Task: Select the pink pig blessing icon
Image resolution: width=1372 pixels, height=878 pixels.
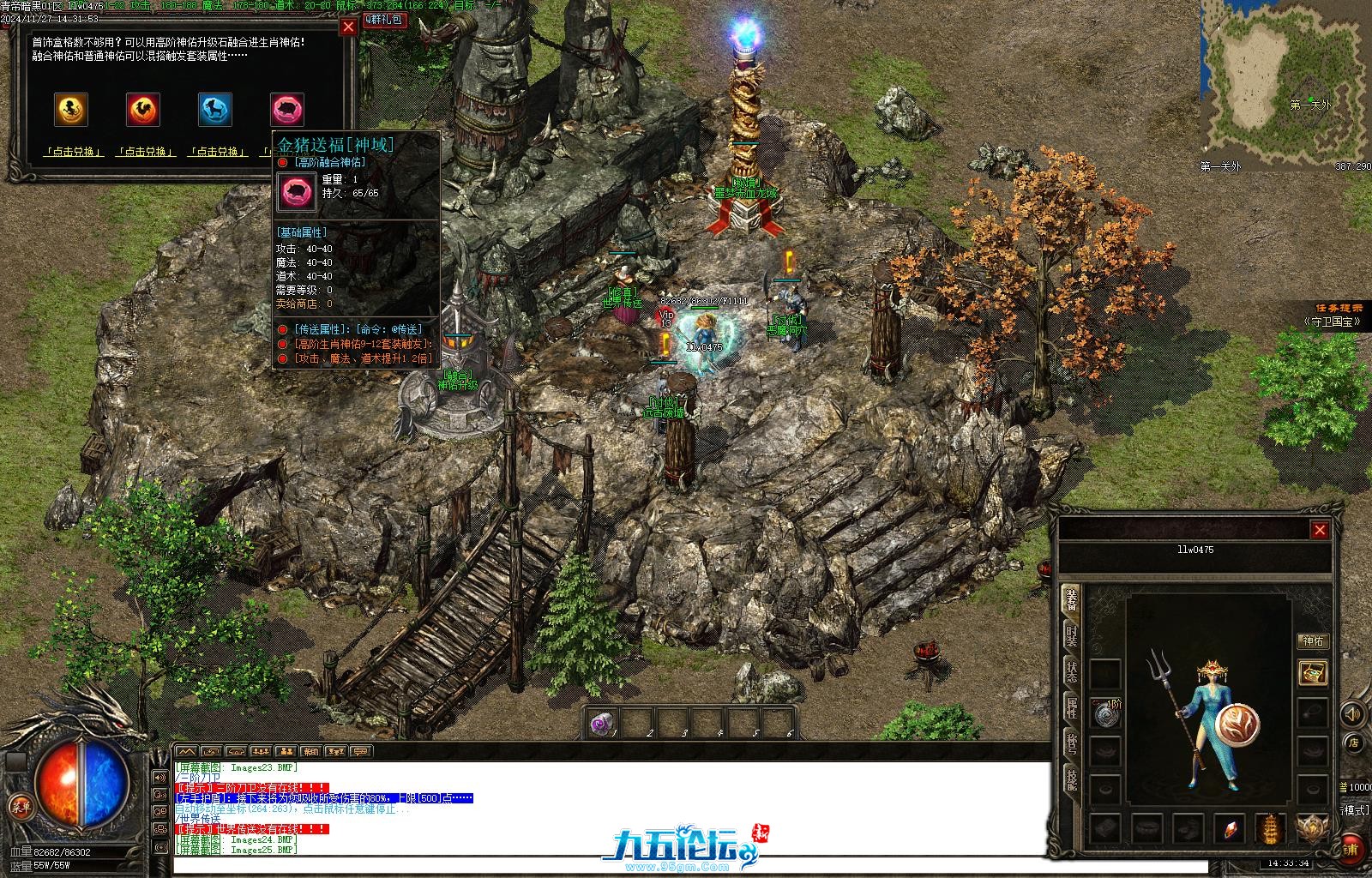Action: pyautogui.click(x=287, y=109)
